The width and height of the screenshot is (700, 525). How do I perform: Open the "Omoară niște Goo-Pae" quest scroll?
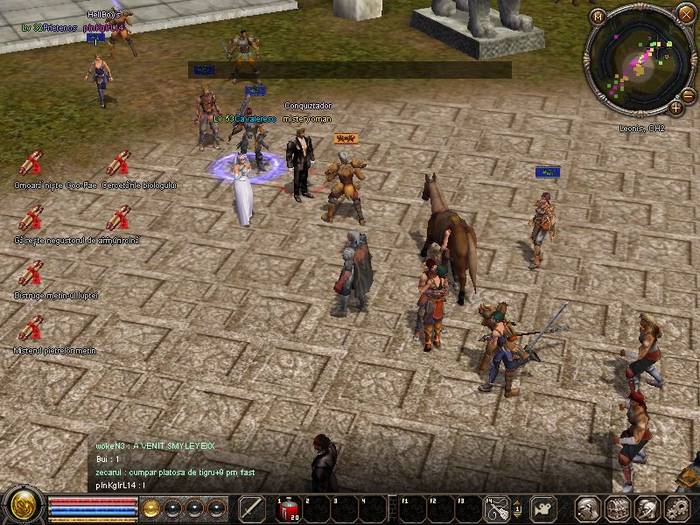(x=30, y=163)
